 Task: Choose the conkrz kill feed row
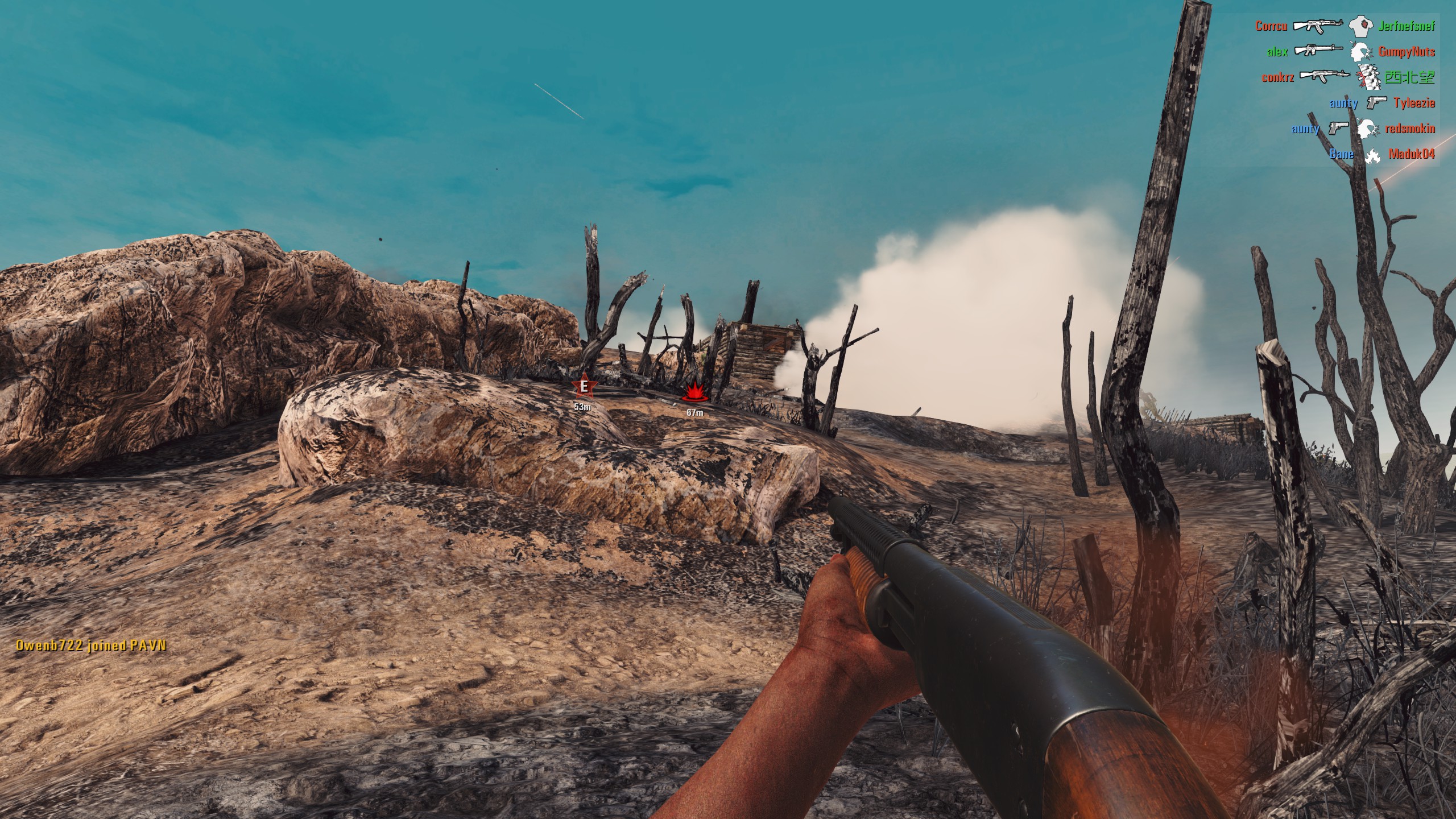pos(1348,77)
